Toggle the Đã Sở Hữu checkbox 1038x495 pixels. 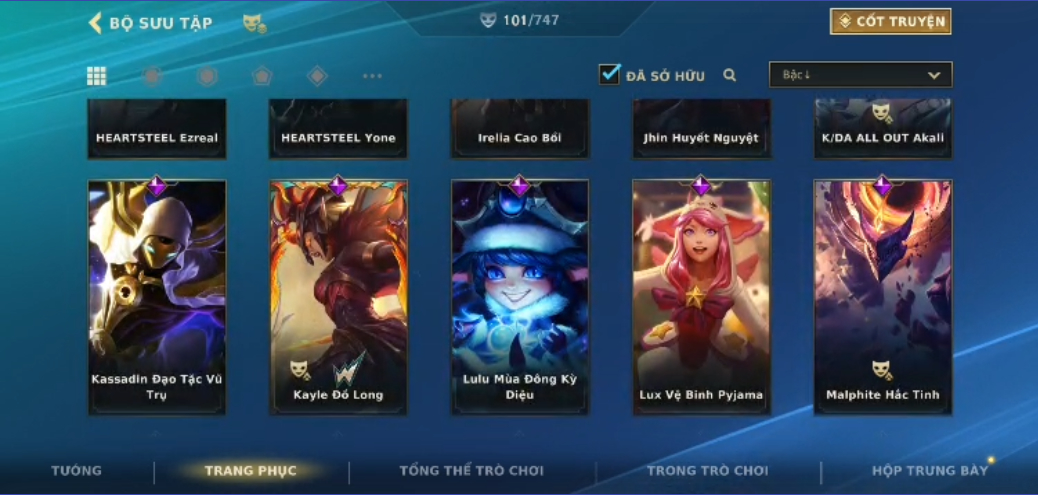pos(610,74)
